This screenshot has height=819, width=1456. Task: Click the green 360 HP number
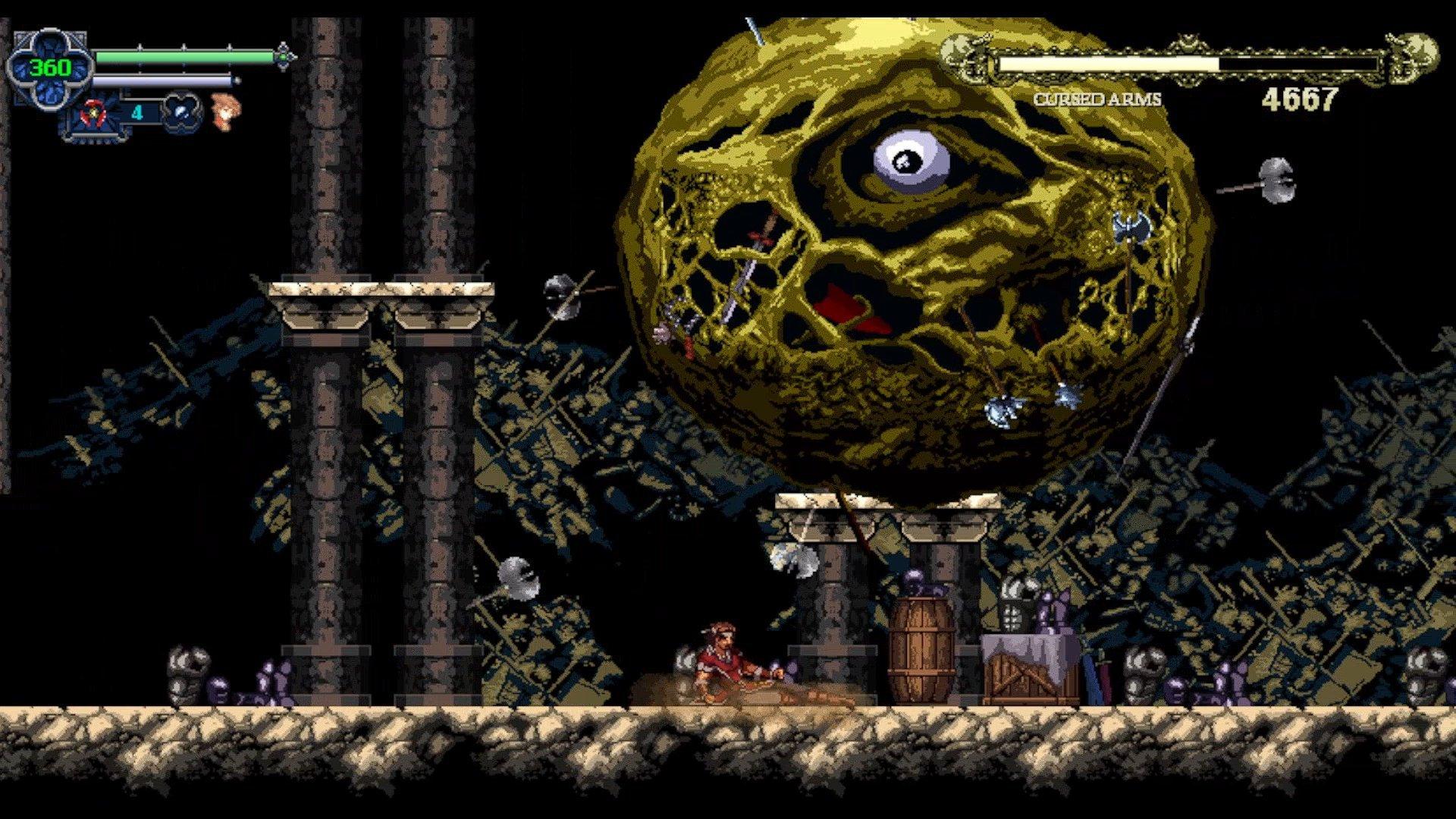coord(49,67)
